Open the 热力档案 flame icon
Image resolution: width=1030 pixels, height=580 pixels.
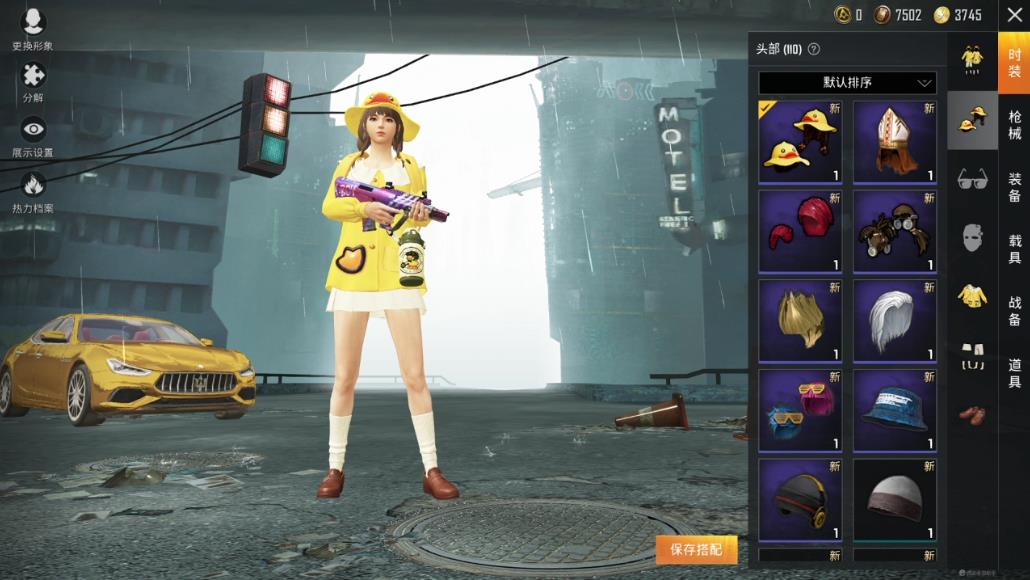tap(33, 186)
